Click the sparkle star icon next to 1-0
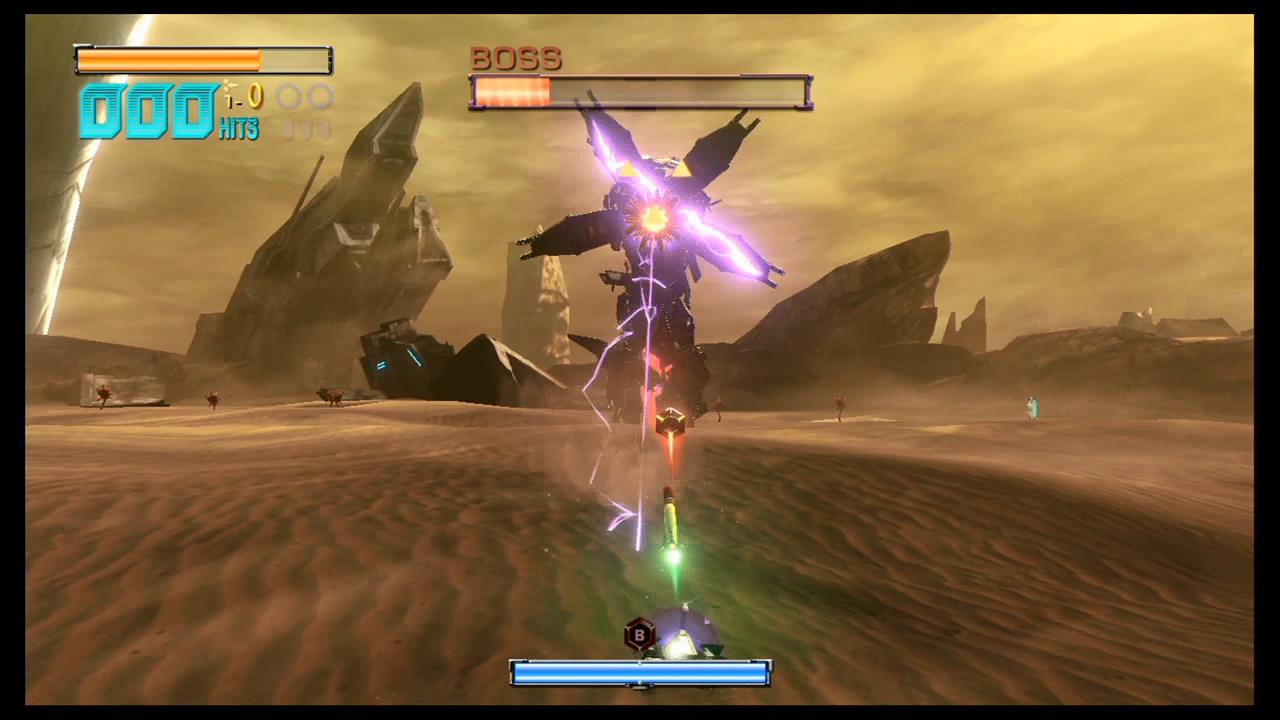Viewport: 1280px width, 720px height. [229, 85]
